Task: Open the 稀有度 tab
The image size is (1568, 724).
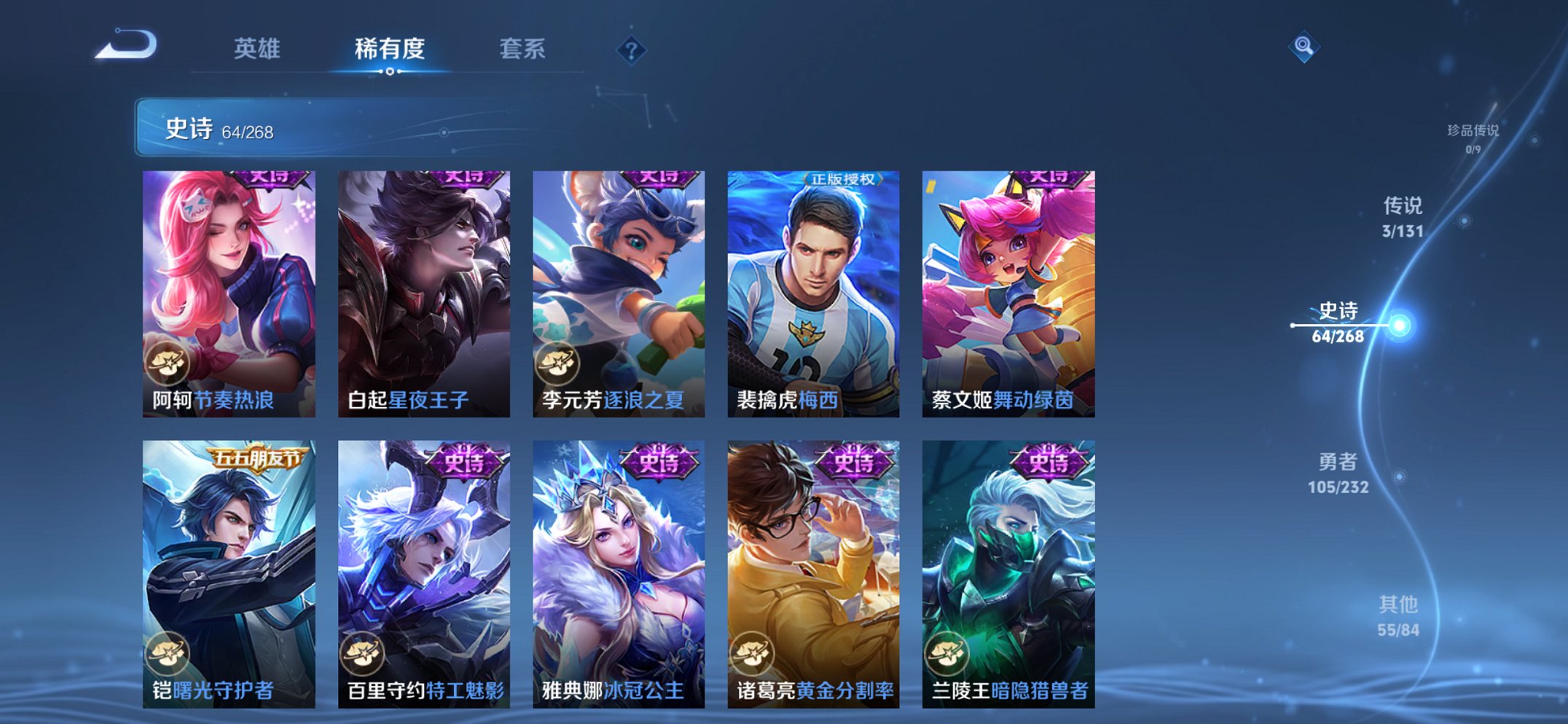Action: coord(388,50)
